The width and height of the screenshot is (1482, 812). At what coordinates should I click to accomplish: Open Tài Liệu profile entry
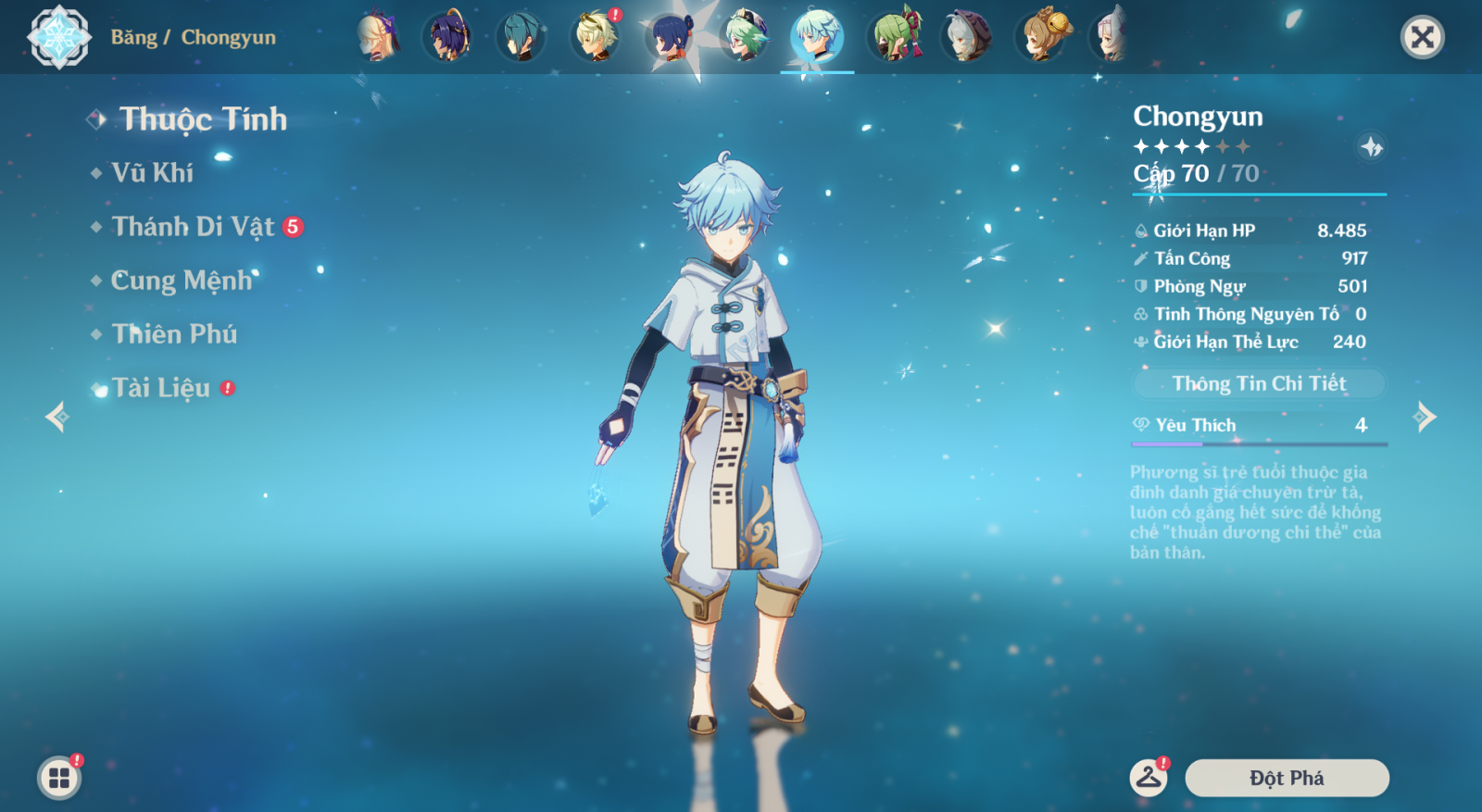(161, 388)
